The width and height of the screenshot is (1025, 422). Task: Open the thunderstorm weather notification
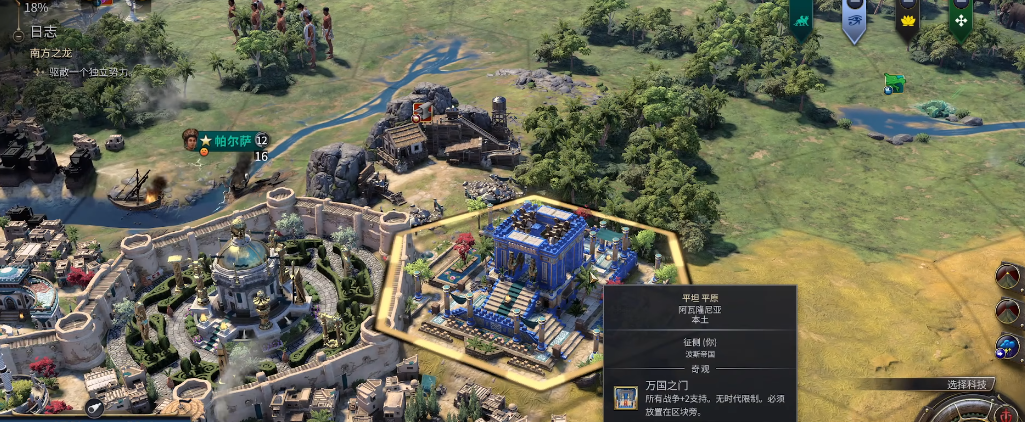(1008, 347)
